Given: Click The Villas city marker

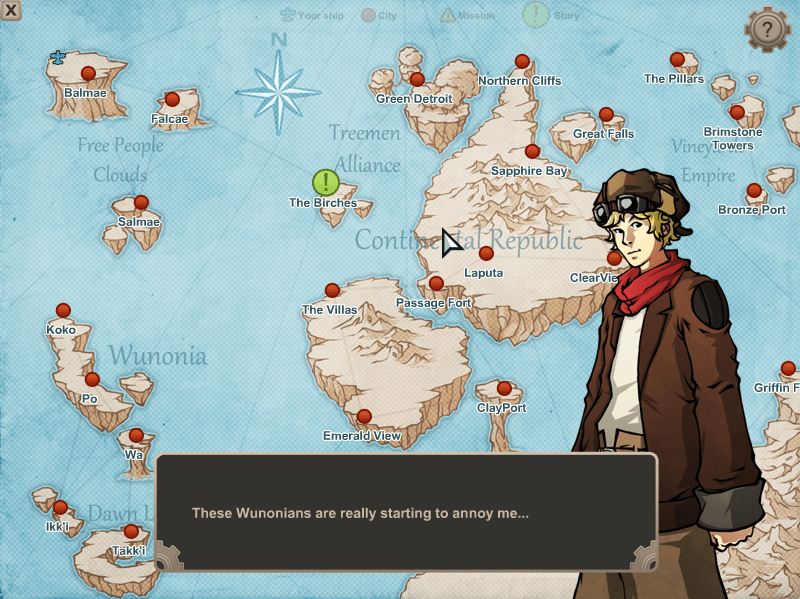Looking at the screenshot, I should 332,290.
